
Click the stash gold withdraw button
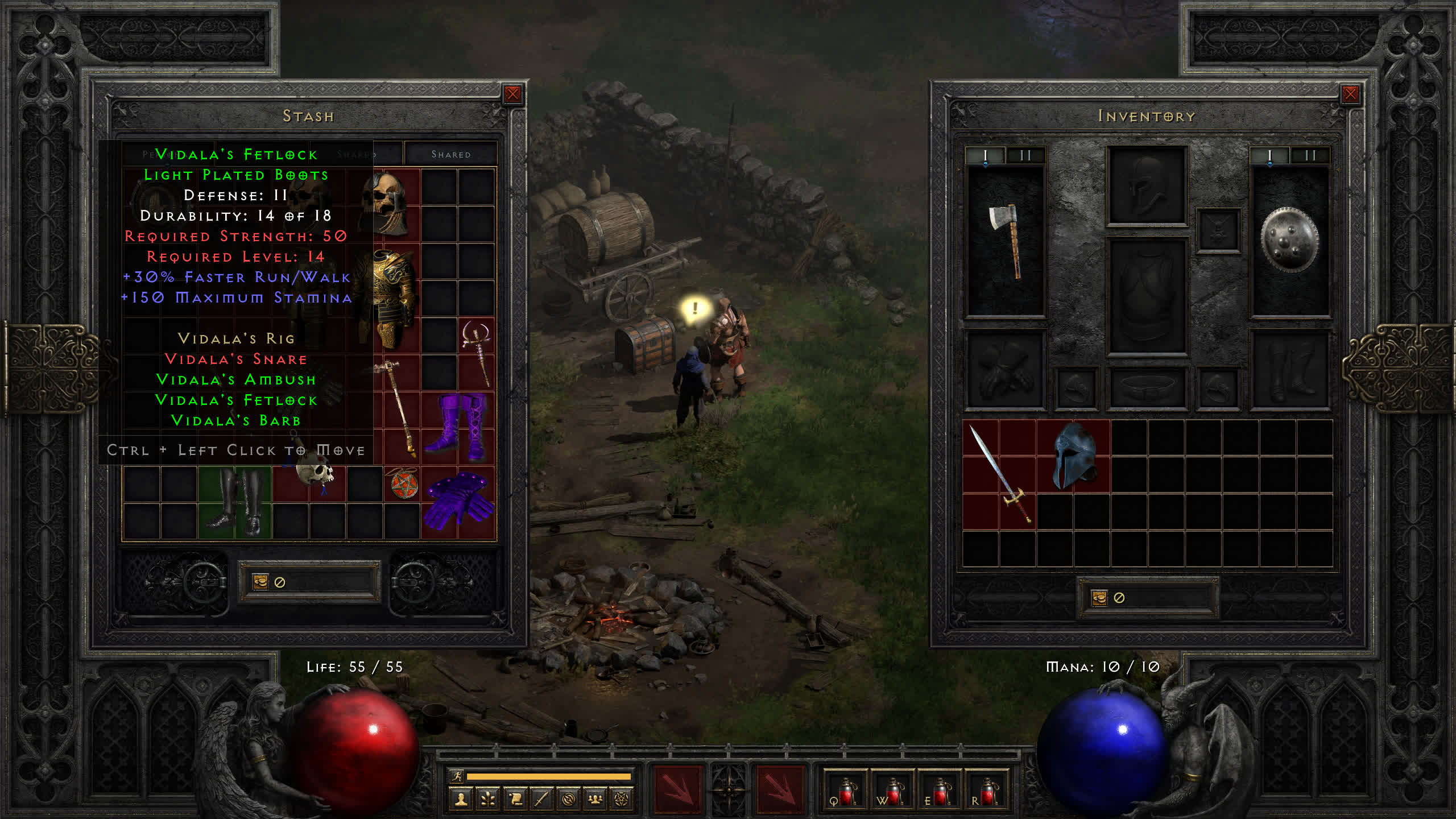tap(260, 582)
